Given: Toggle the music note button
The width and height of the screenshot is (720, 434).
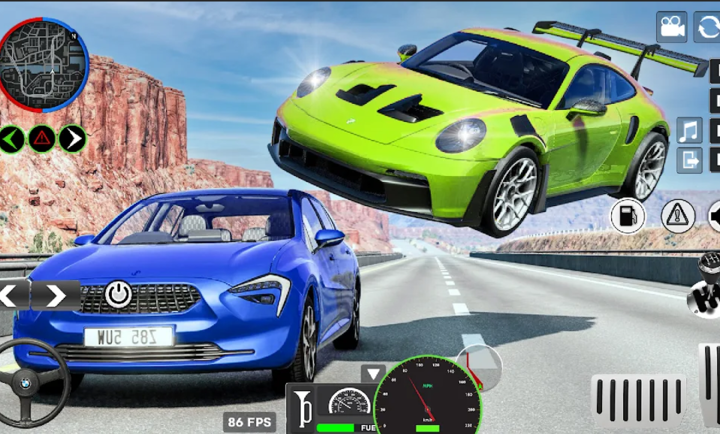Looking at the screenshot, I should coord(690,131).
